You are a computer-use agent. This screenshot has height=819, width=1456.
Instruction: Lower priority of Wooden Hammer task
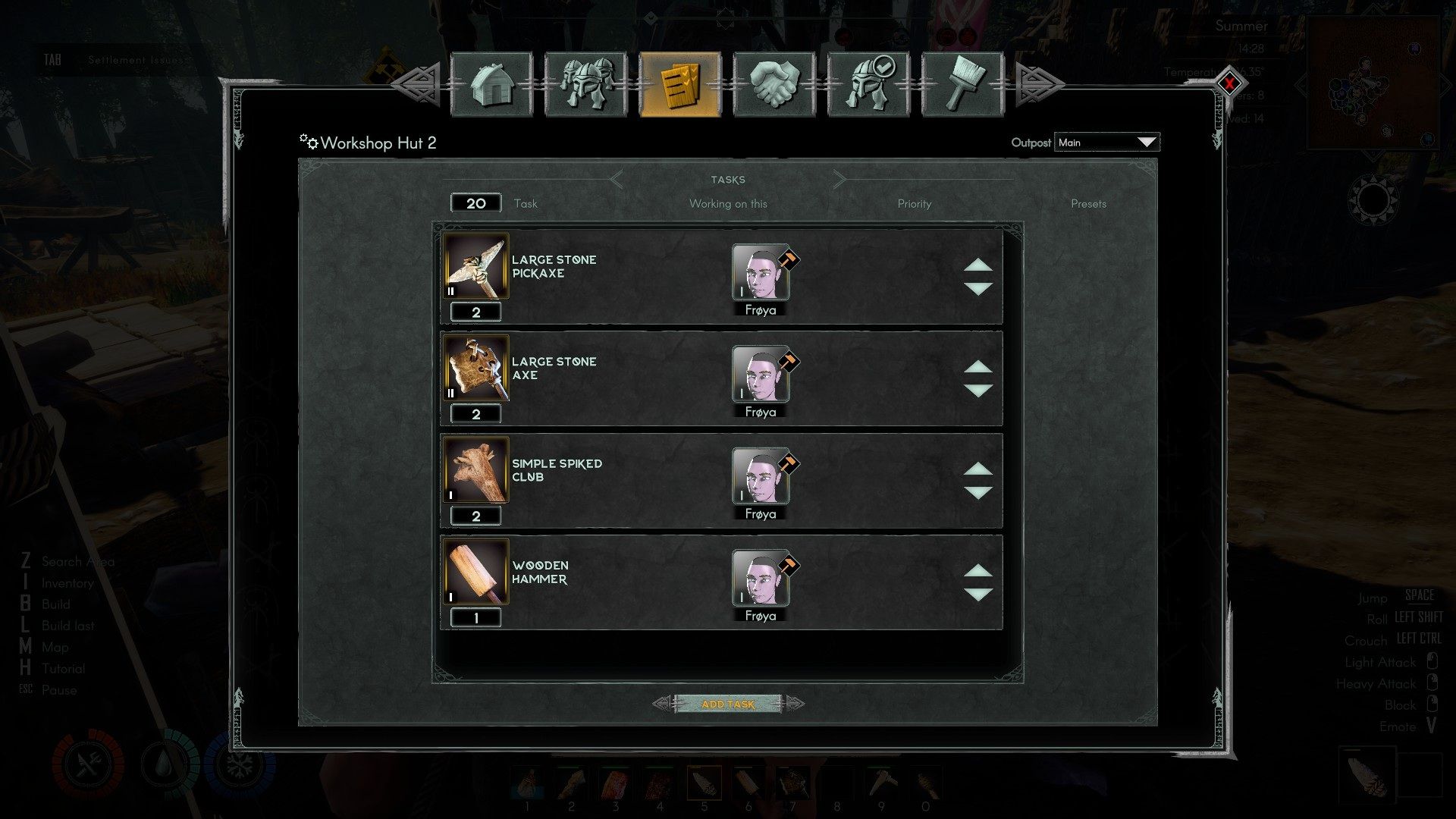click(978, 595)
